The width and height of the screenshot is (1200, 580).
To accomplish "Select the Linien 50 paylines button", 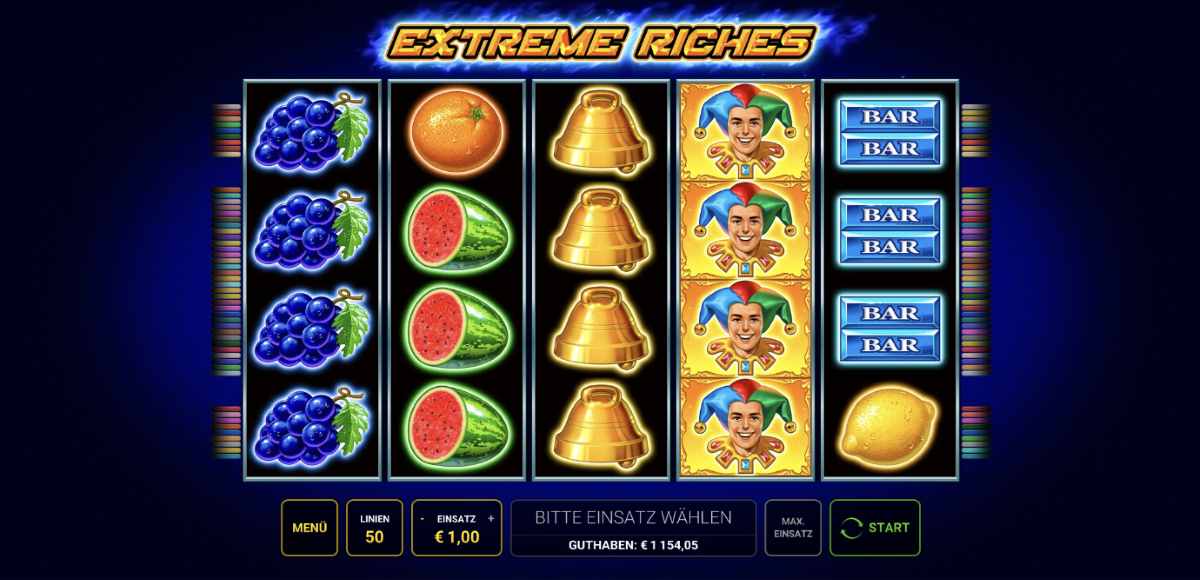I will (374, 527).
